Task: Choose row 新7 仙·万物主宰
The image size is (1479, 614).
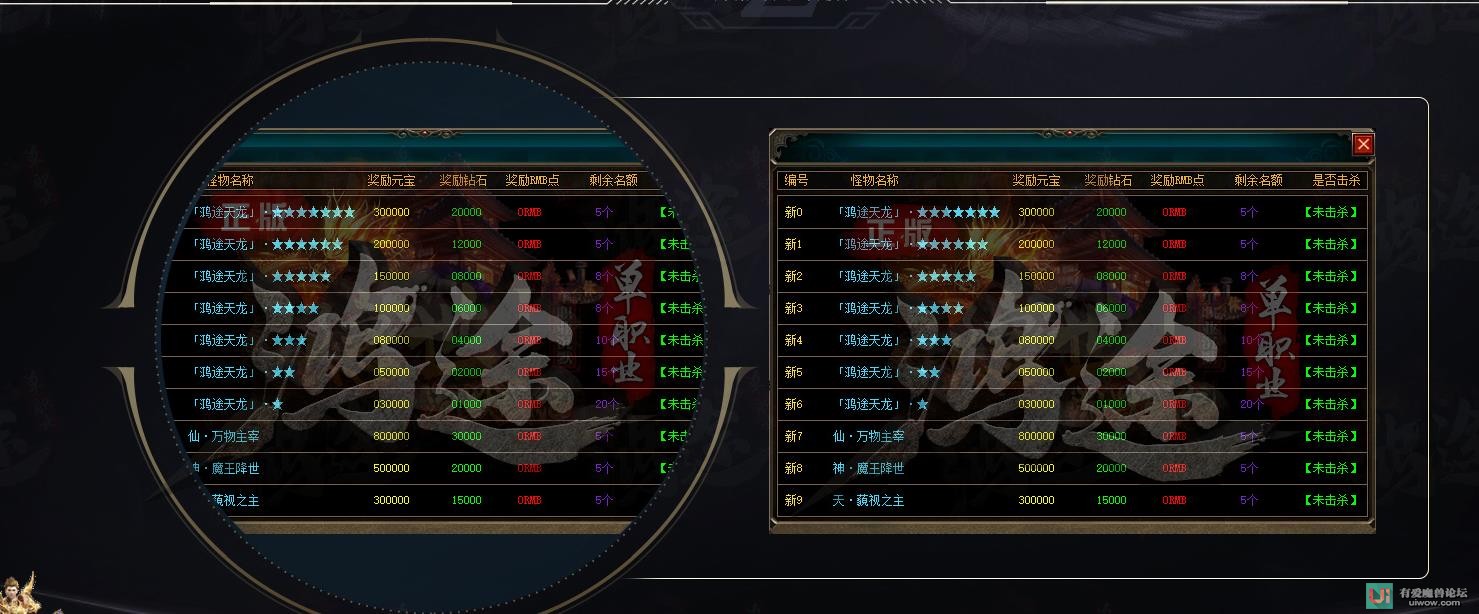Action: pos(1071,436)
